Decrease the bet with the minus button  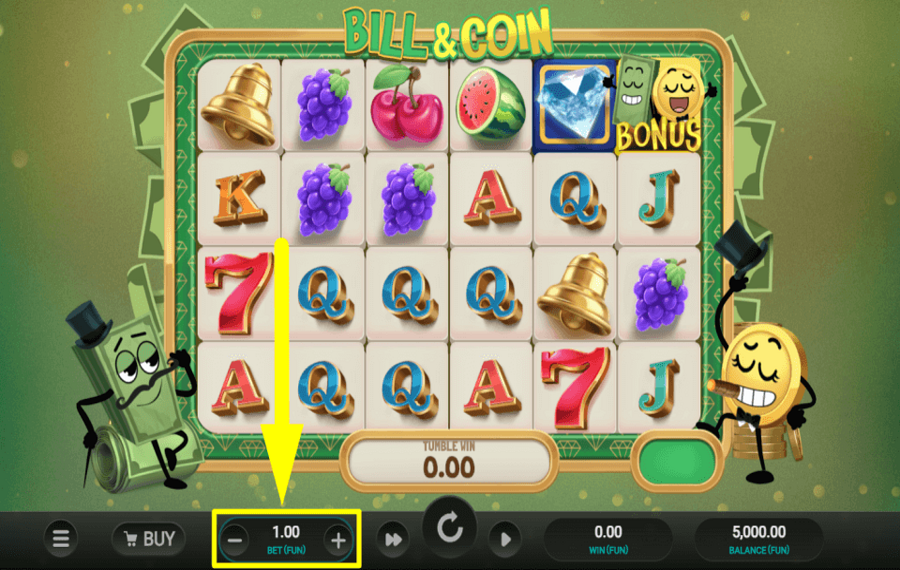point(234,541)
